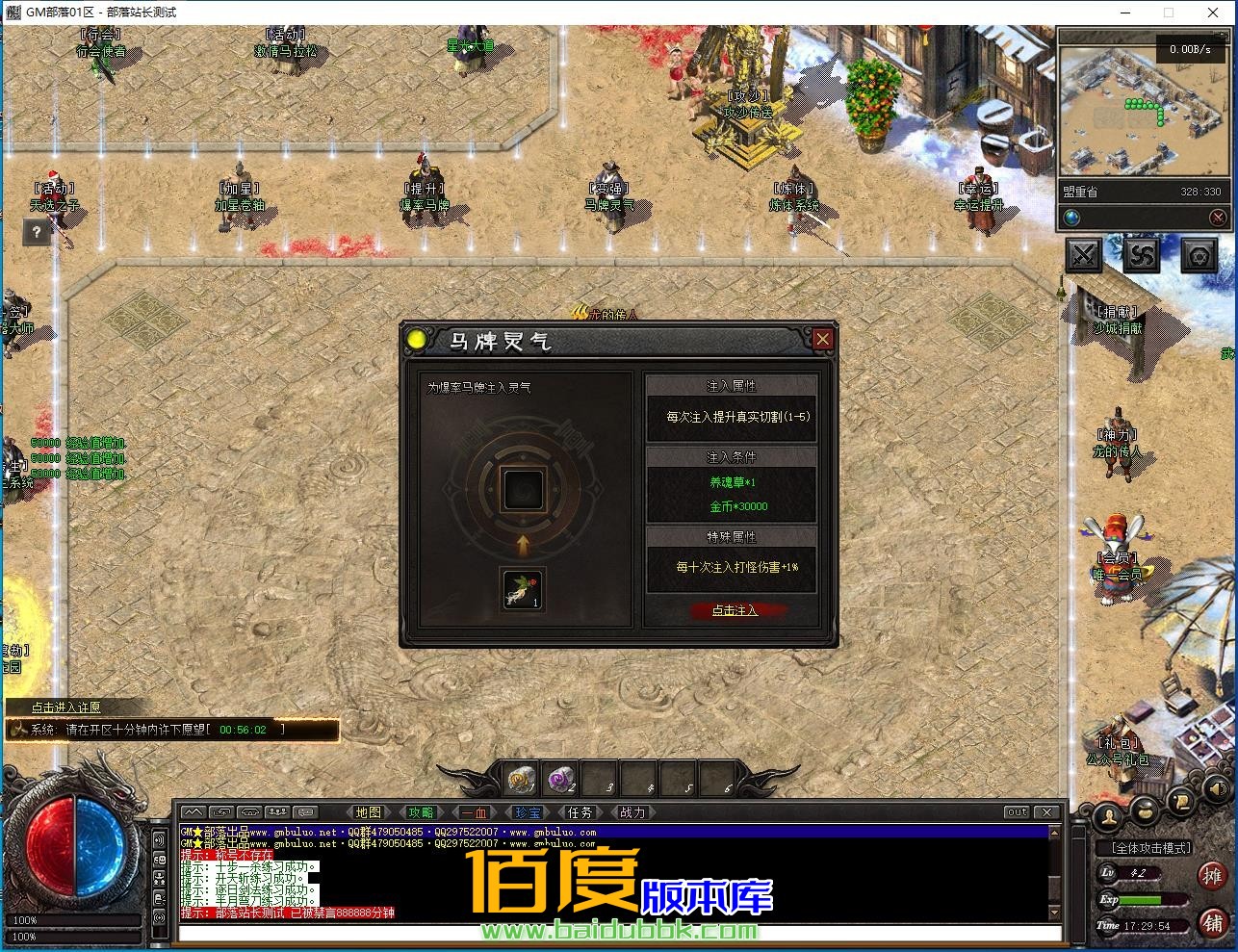Select the crossed swords PK icon below the minimap
Image resolution: width=1238 pixels, height=952 pixels.
coord(1083,253)
